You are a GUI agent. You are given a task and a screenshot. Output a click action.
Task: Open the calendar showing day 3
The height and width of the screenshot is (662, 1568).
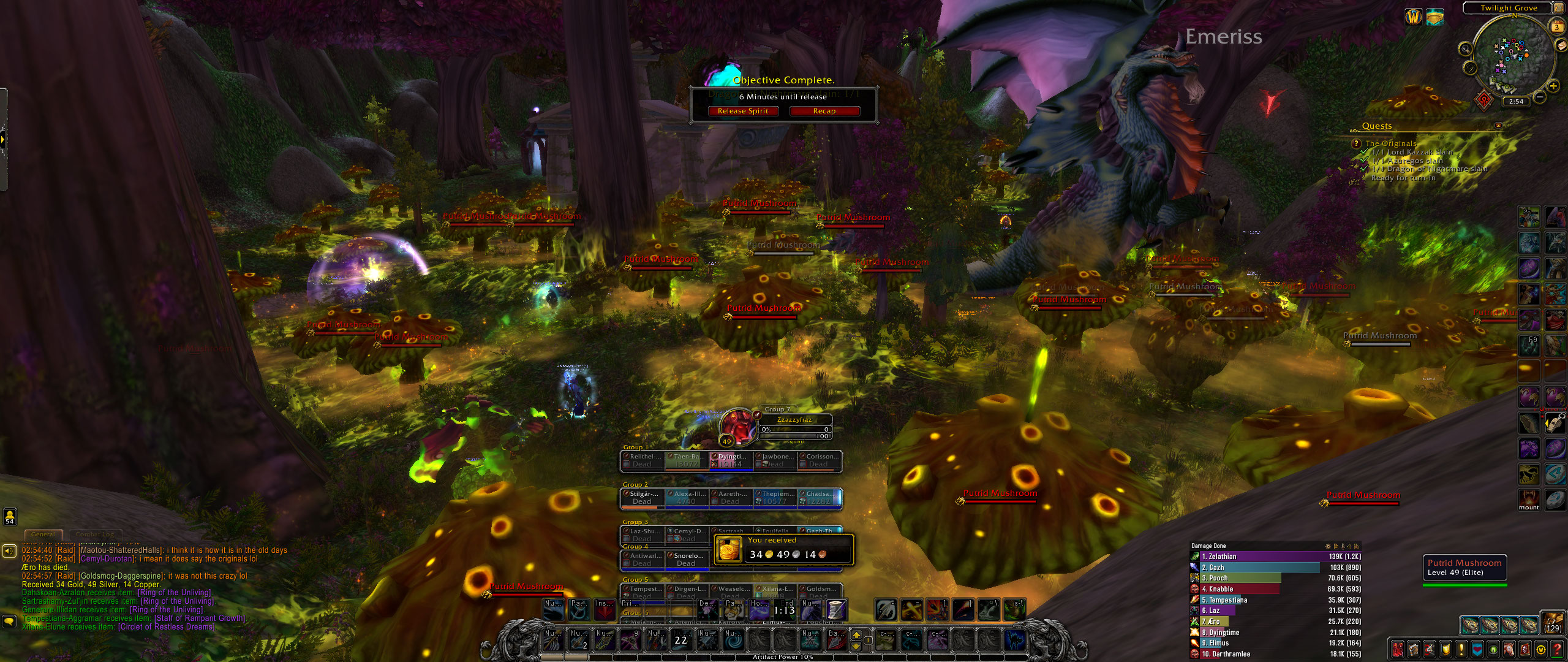(x=1557, y=27)
